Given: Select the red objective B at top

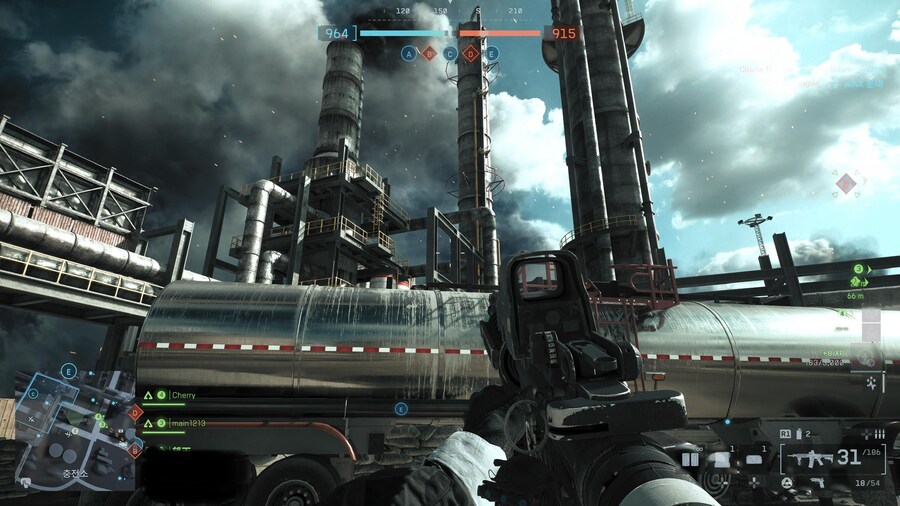Looking at the screenshot, I should click(x=429, y=53).
